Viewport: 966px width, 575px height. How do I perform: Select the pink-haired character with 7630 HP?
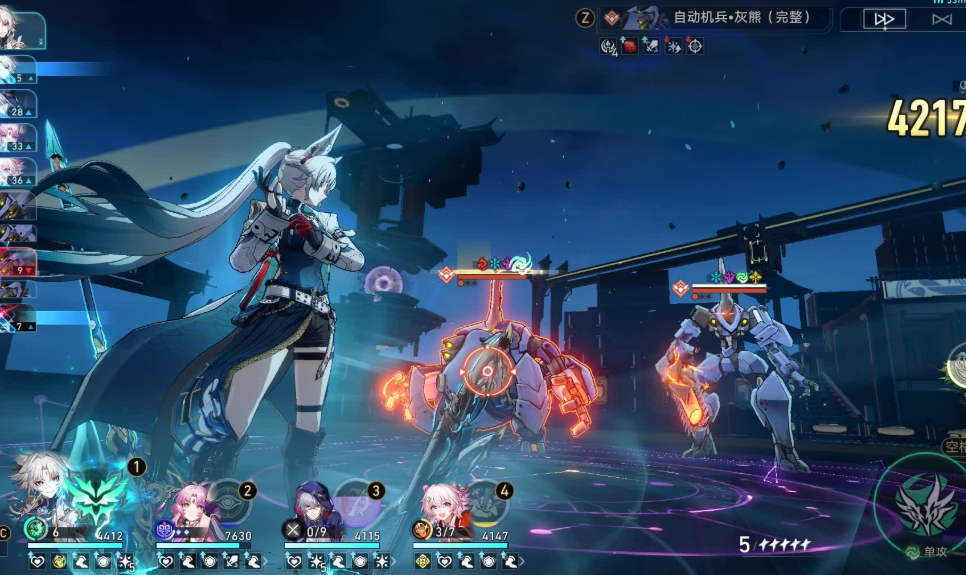coord(189,505)
